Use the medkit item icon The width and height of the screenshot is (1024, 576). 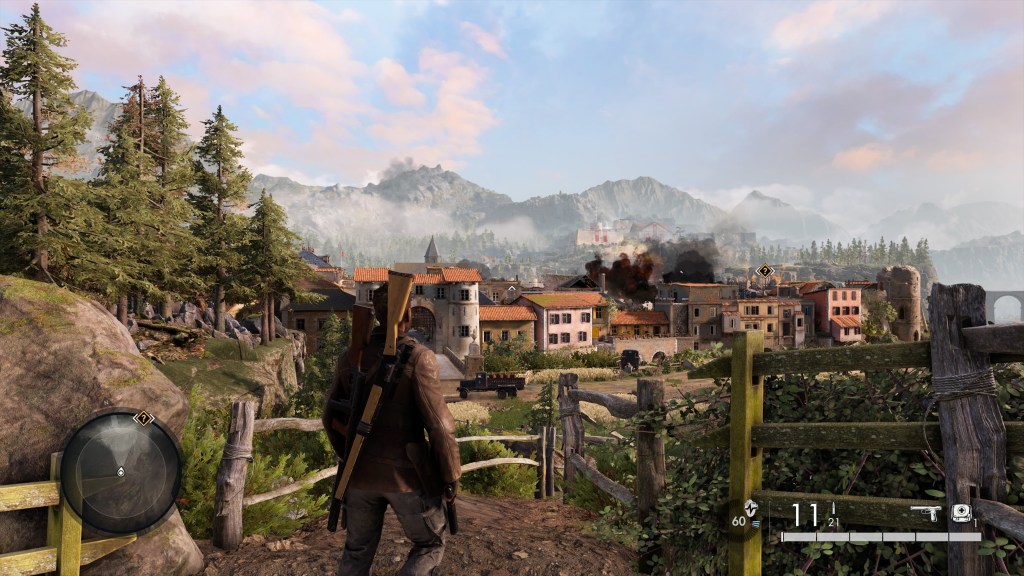coord(961,512)
